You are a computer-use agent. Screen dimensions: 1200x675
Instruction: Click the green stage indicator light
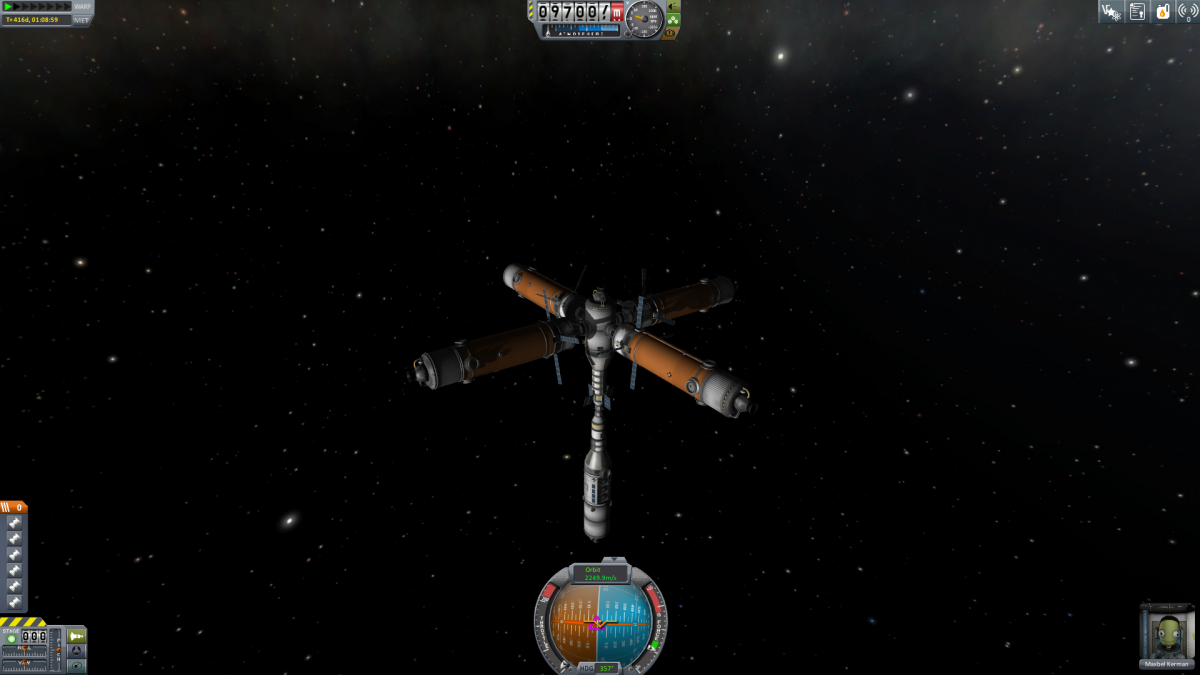12,638
